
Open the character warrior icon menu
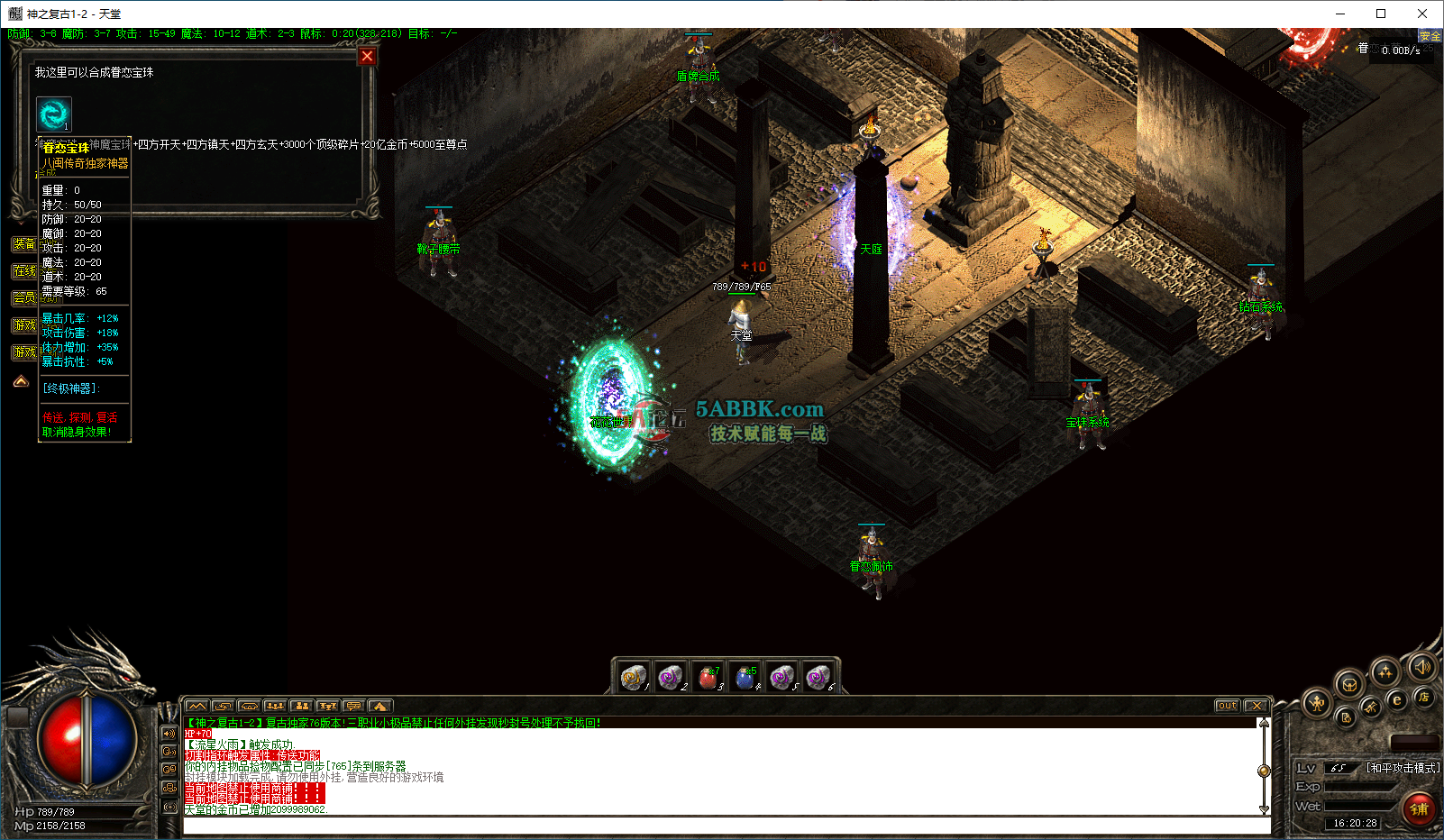coord(1317,703)
